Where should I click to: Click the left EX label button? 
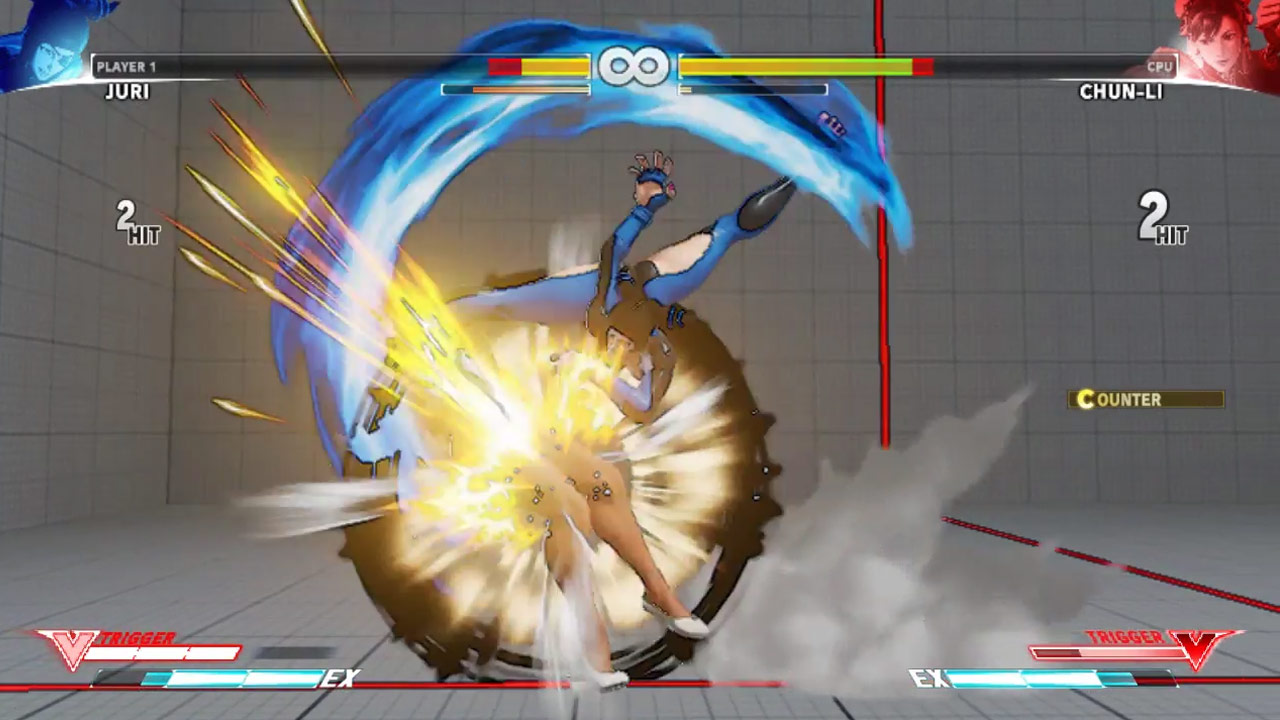coord(341,678)
